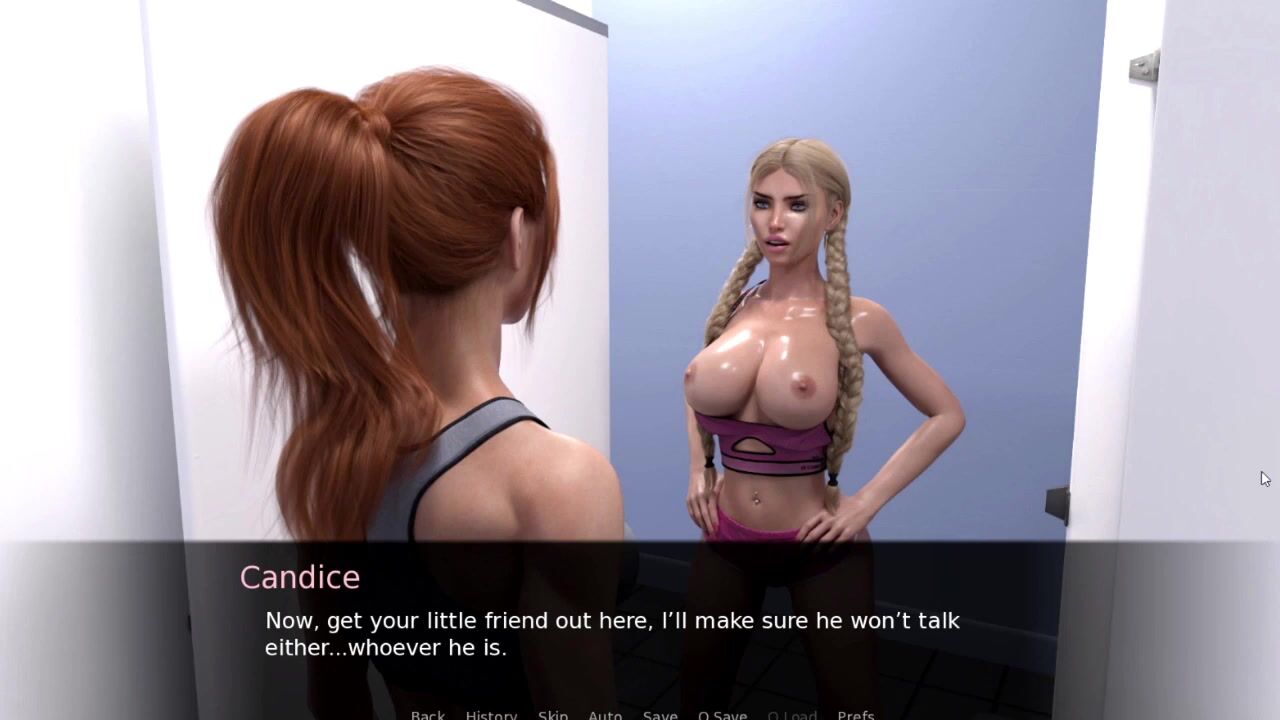Open the Save game screen

click(660, 715)
